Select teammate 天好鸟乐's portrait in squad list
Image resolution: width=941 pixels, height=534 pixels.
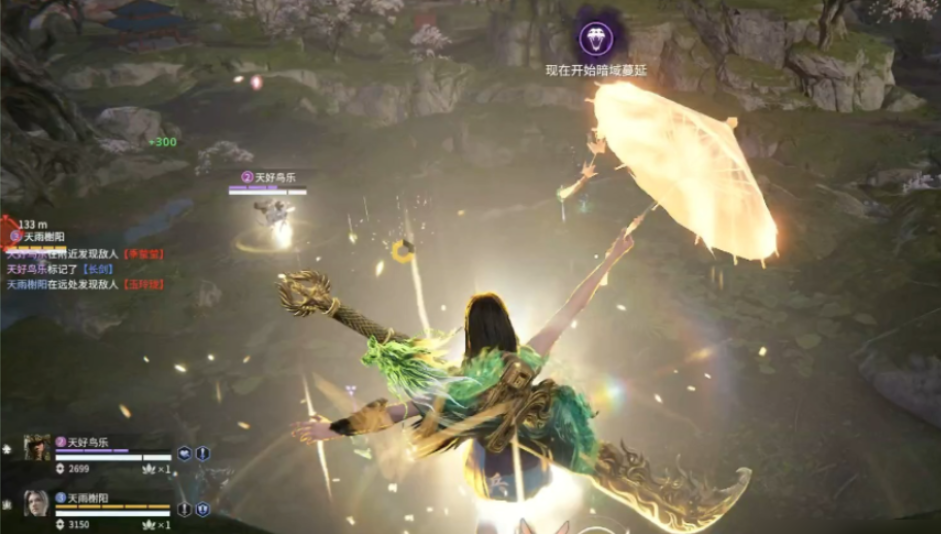point(37,447)
